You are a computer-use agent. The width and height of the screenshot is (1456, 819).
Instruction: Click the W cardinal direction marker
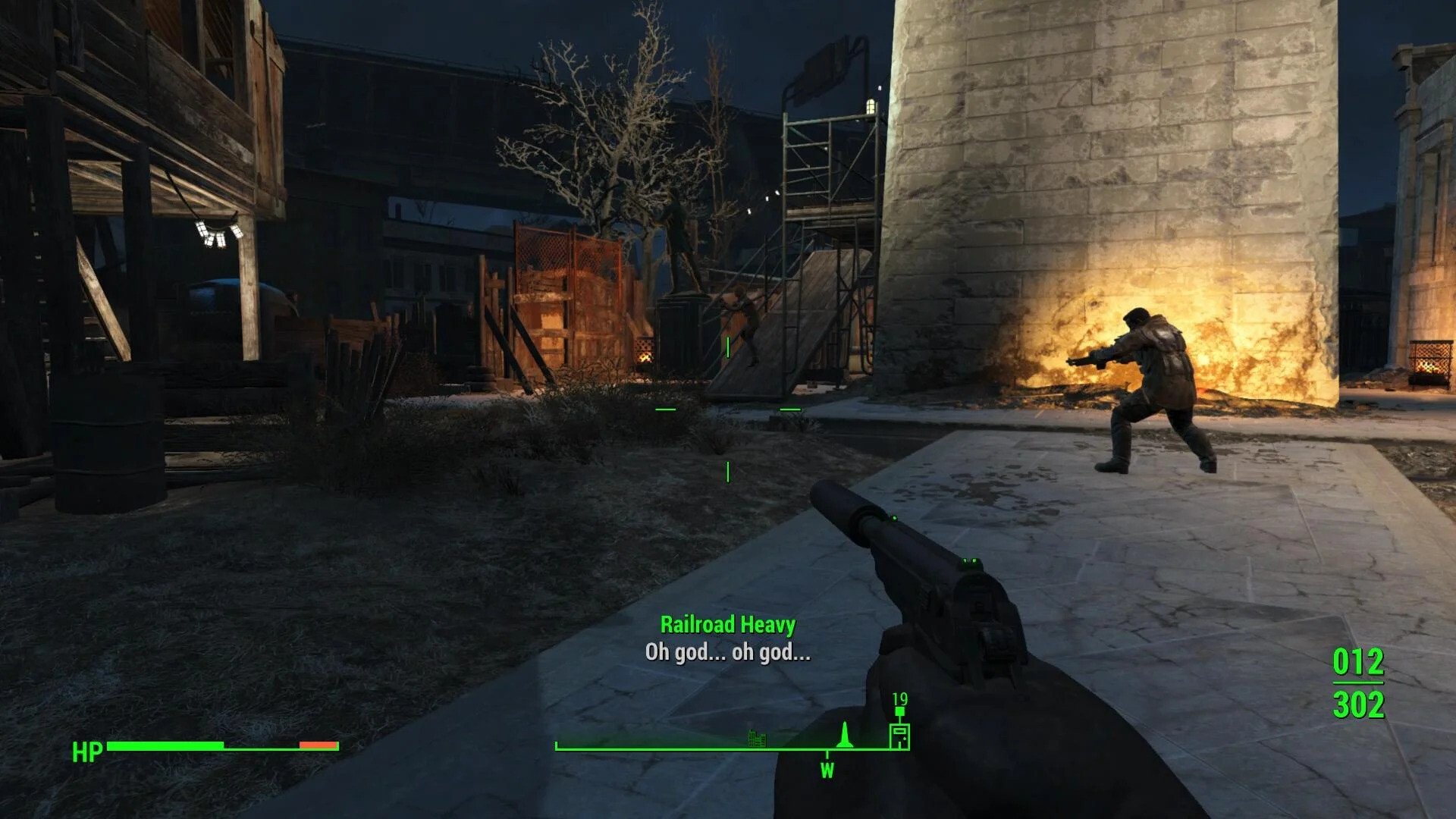827,770
